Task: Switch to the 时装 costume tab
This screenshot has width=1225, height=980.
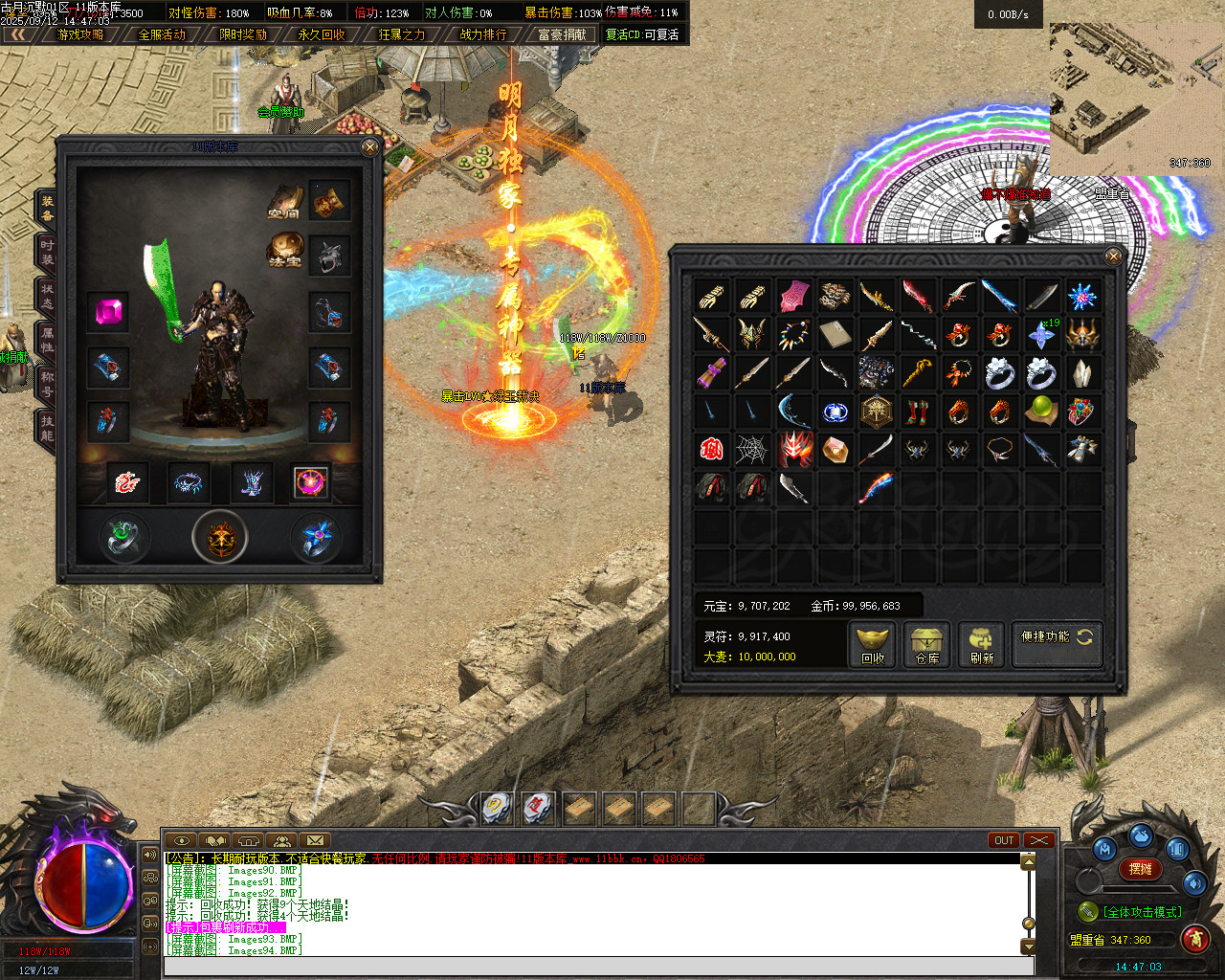Action: pos(47,253)
